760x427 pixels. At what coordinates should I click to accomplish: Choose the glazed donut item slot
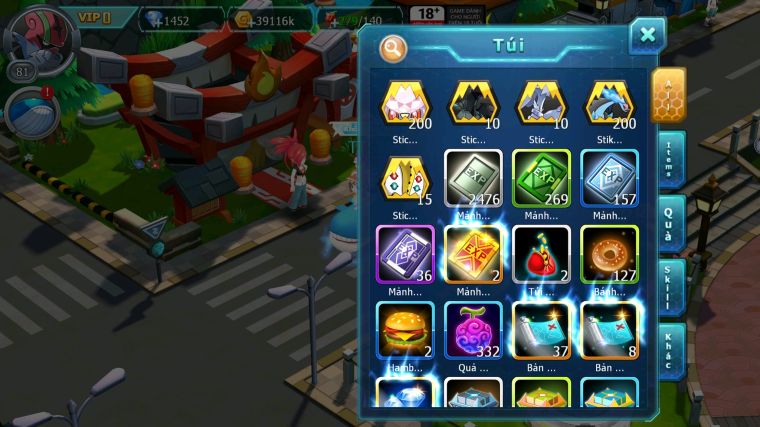click(609, 252)
